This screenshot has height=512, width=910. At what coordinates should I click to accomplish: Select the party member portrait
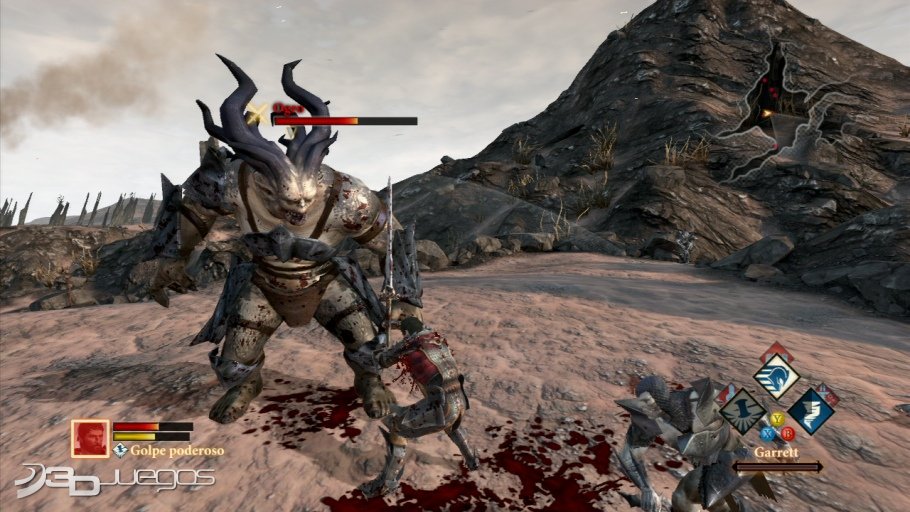pyautogui.click(x=90, y=438)
